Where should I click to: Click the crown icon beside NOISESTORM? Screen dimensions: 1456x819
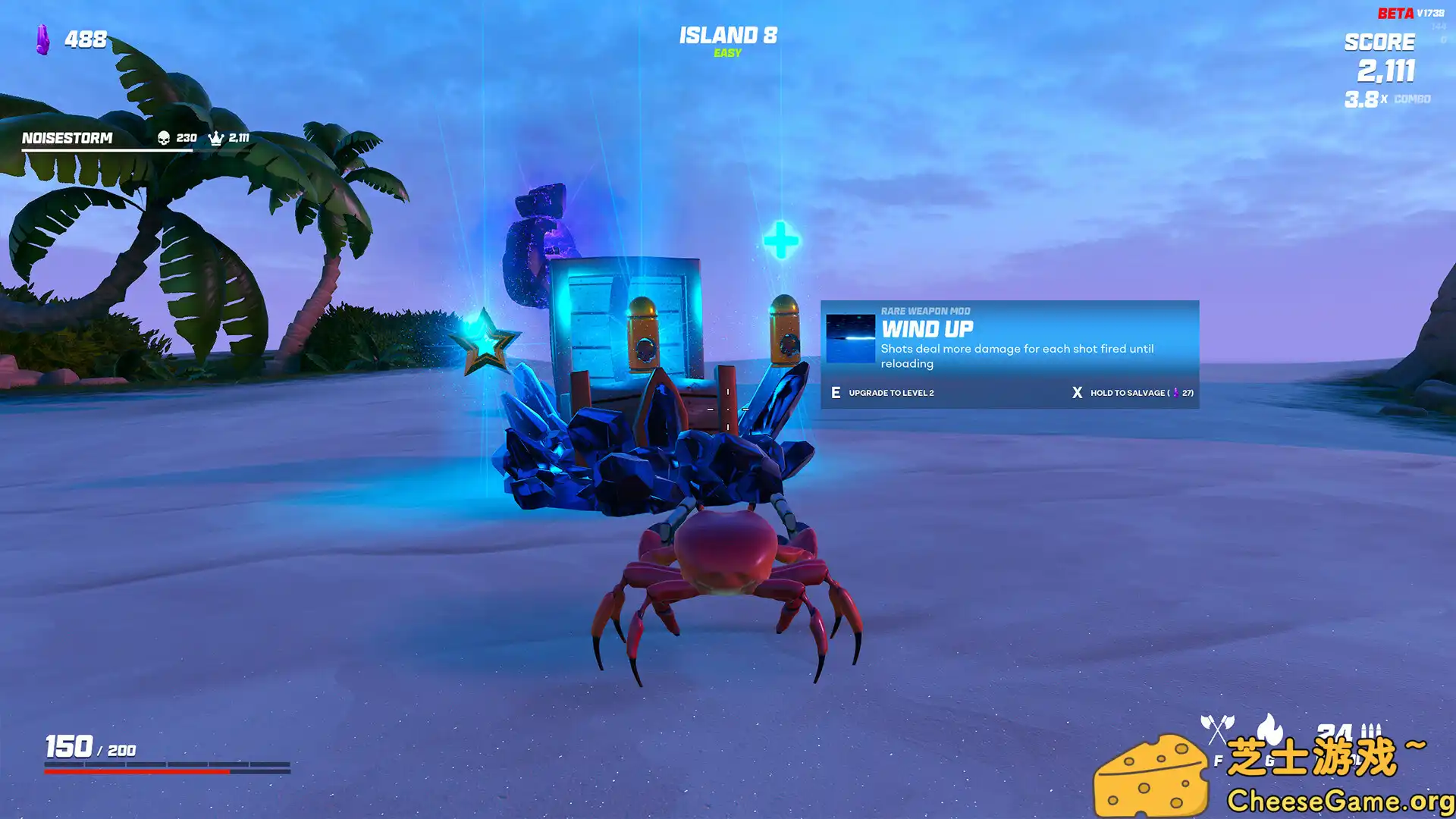[x=217, y=139]
